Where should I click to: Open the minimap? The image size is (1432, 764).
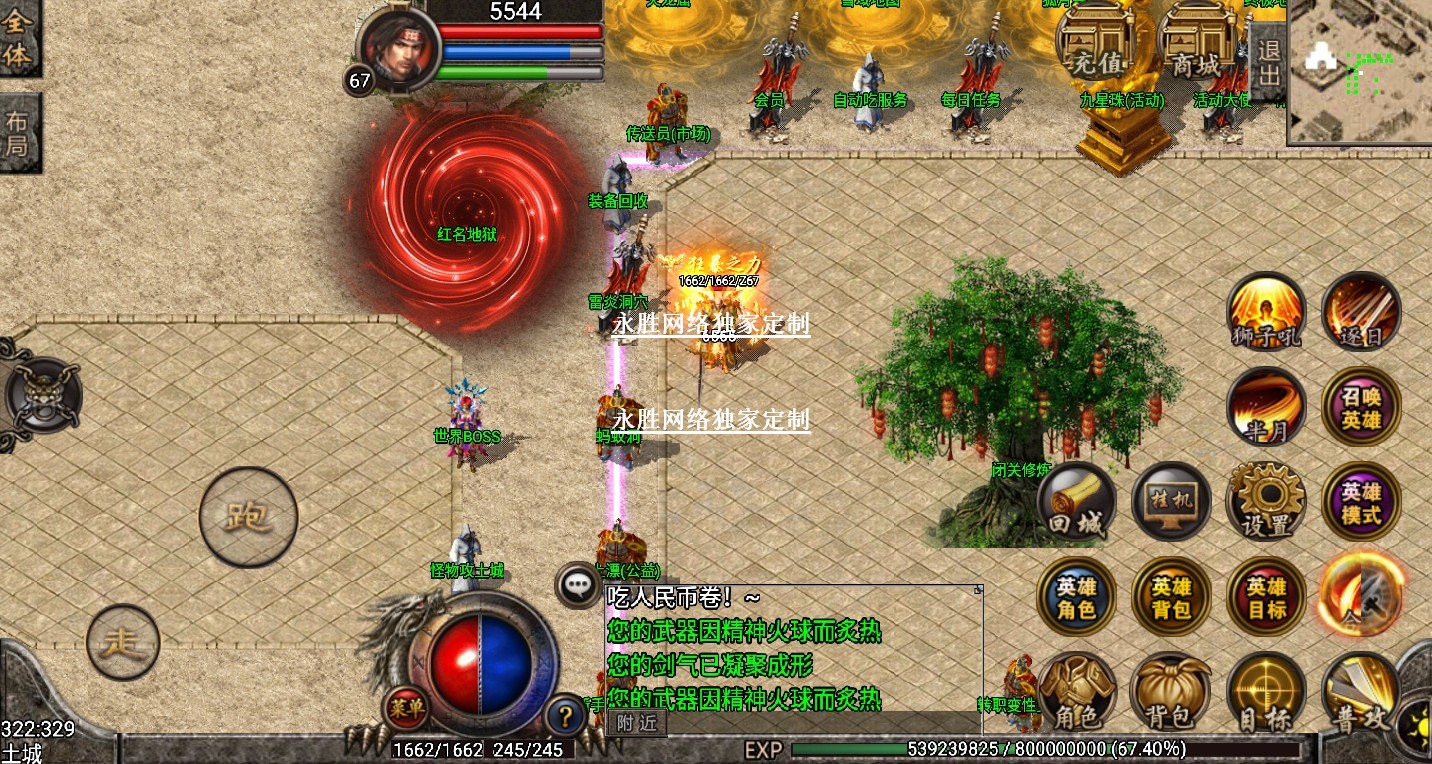pyautogui.click(x=1360, y=72)
